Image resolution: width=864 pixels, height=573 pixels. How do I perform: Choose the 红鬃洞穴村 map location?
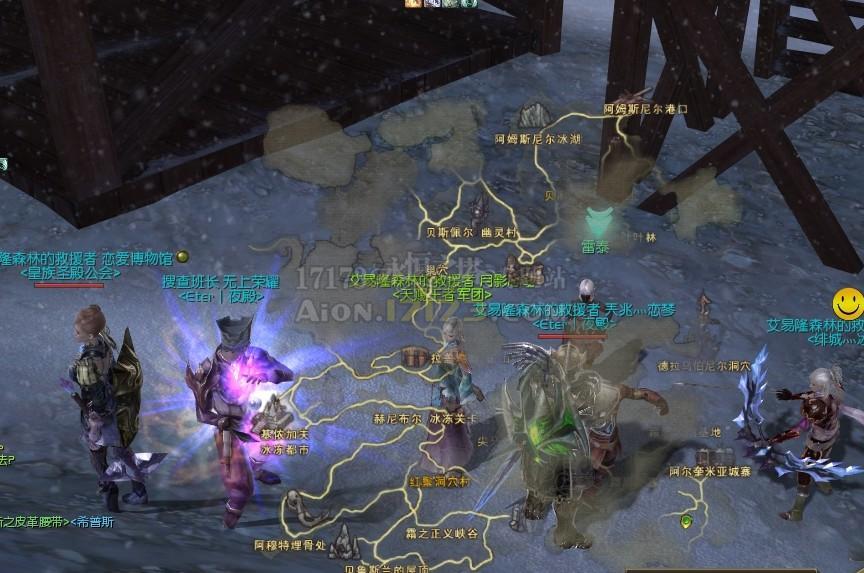tap(439, 481)
